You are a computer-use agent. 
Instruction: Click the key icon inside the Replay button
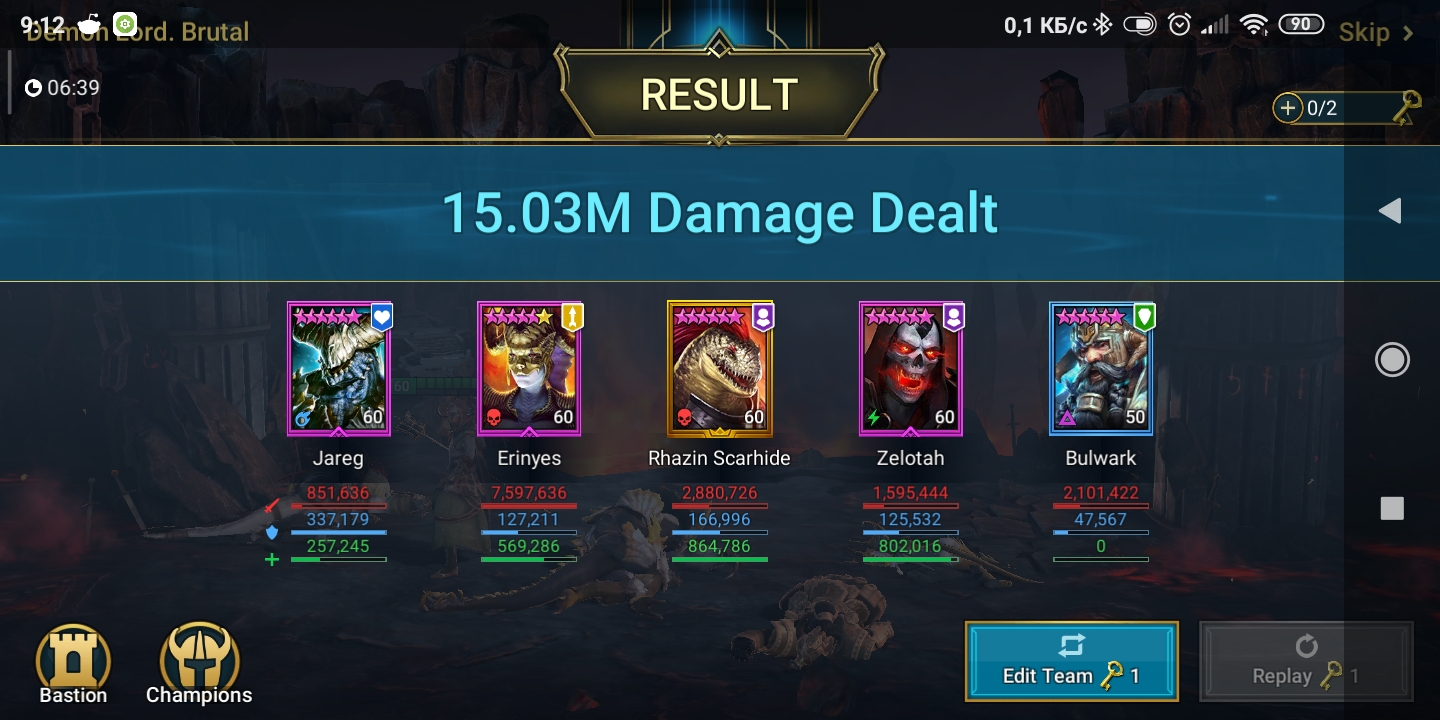(x=1330, y=675)
